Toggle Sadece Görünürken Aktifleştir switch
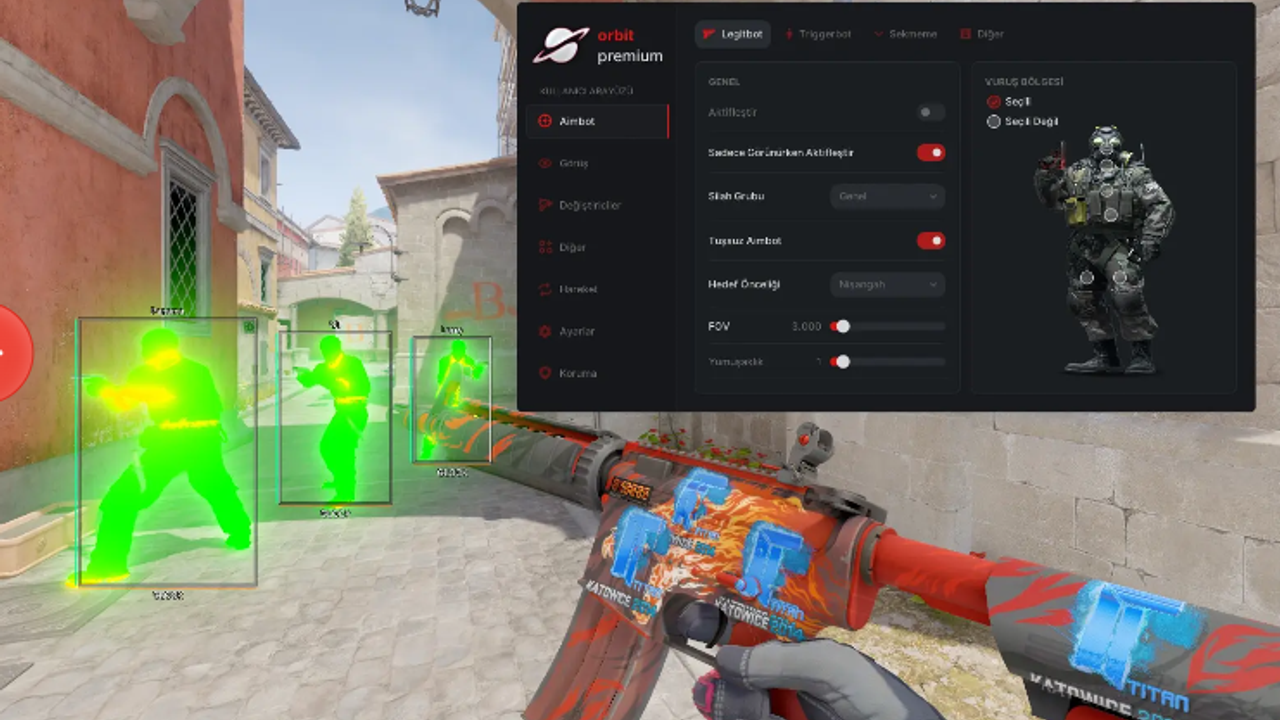Image resolution: width=1280 pixels, height=720 pixels. [x=930, y=153]
